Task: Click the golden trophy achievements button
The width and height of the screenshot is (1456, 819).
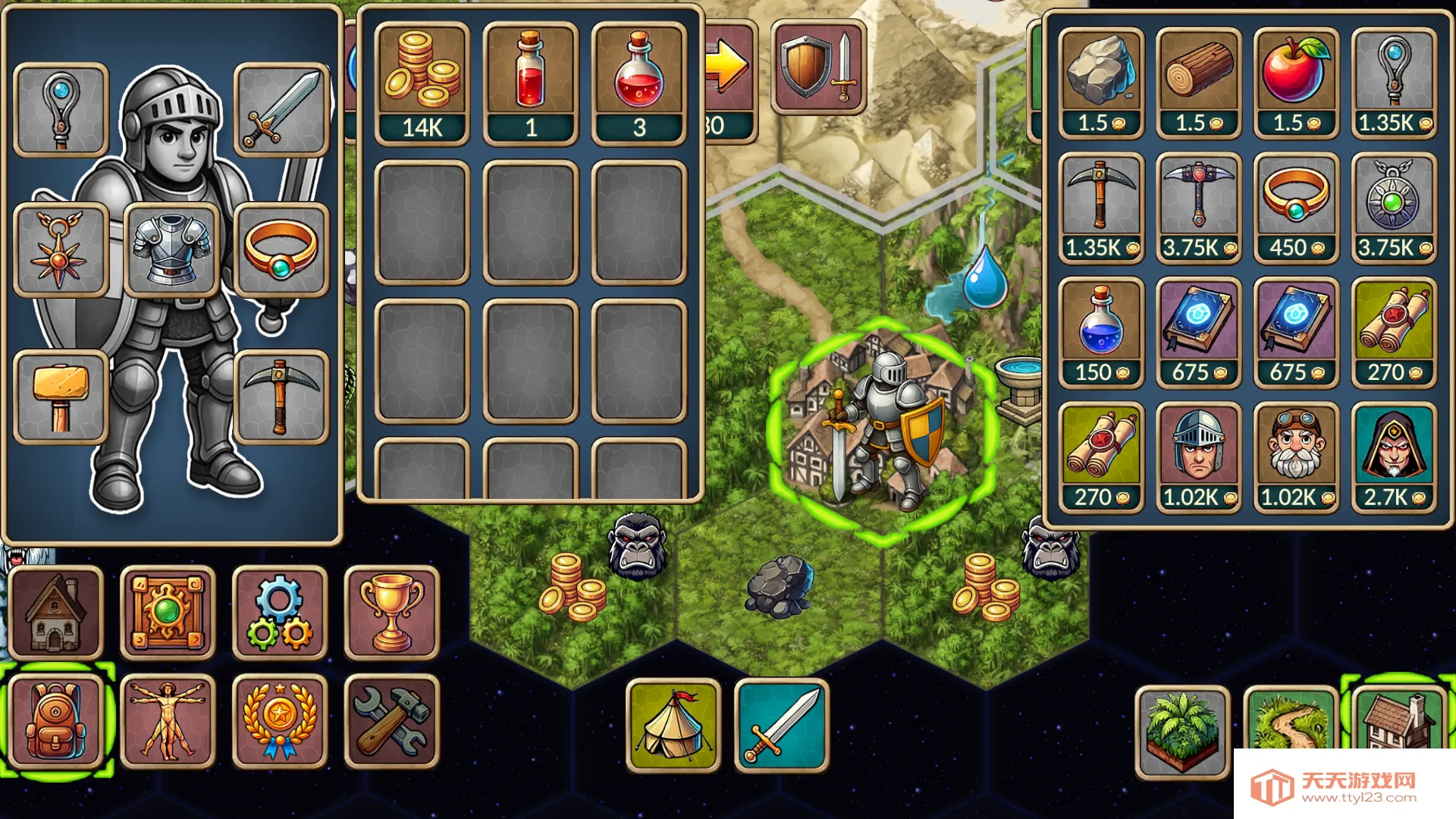Action: [x=391, y=613]
